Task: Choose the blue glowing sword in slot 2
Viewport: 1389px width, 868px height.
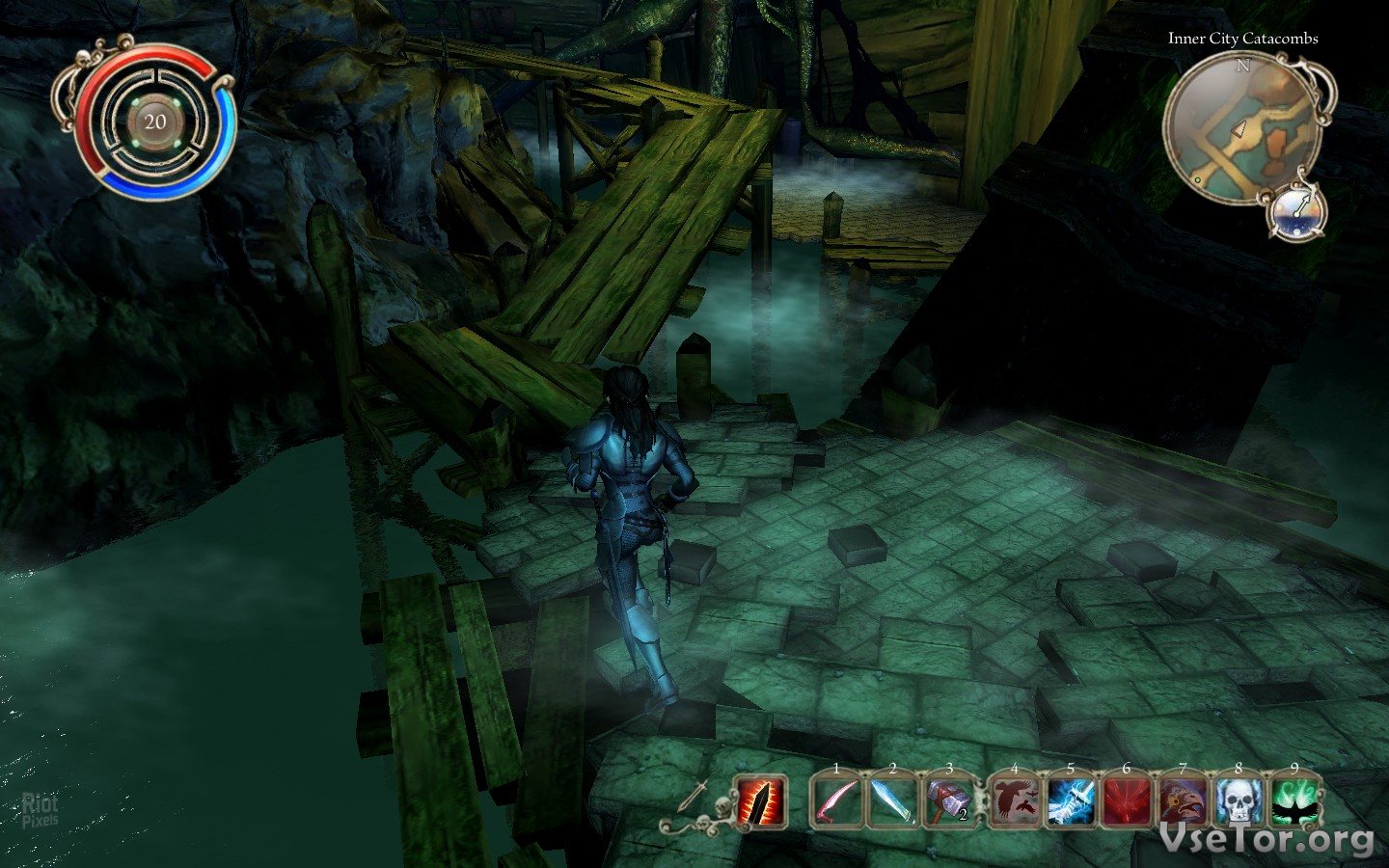Action: click(892, 803)
